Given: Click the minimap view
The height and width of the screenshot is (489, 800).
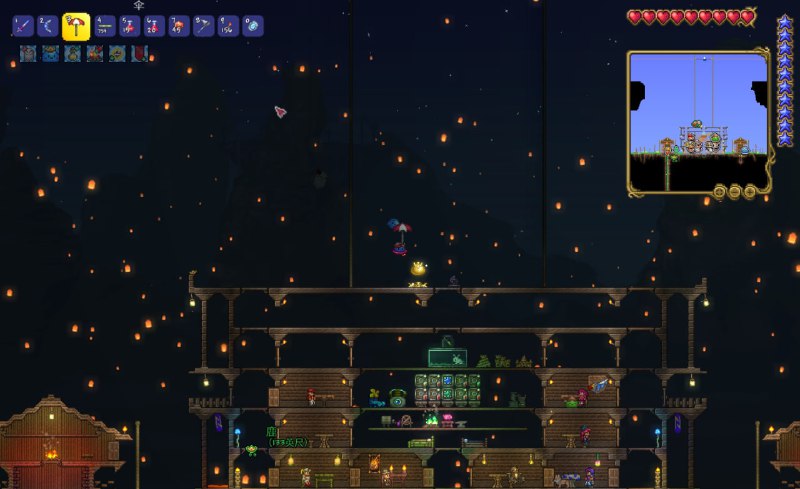Looking at the screenshot, I should [698, 121].
